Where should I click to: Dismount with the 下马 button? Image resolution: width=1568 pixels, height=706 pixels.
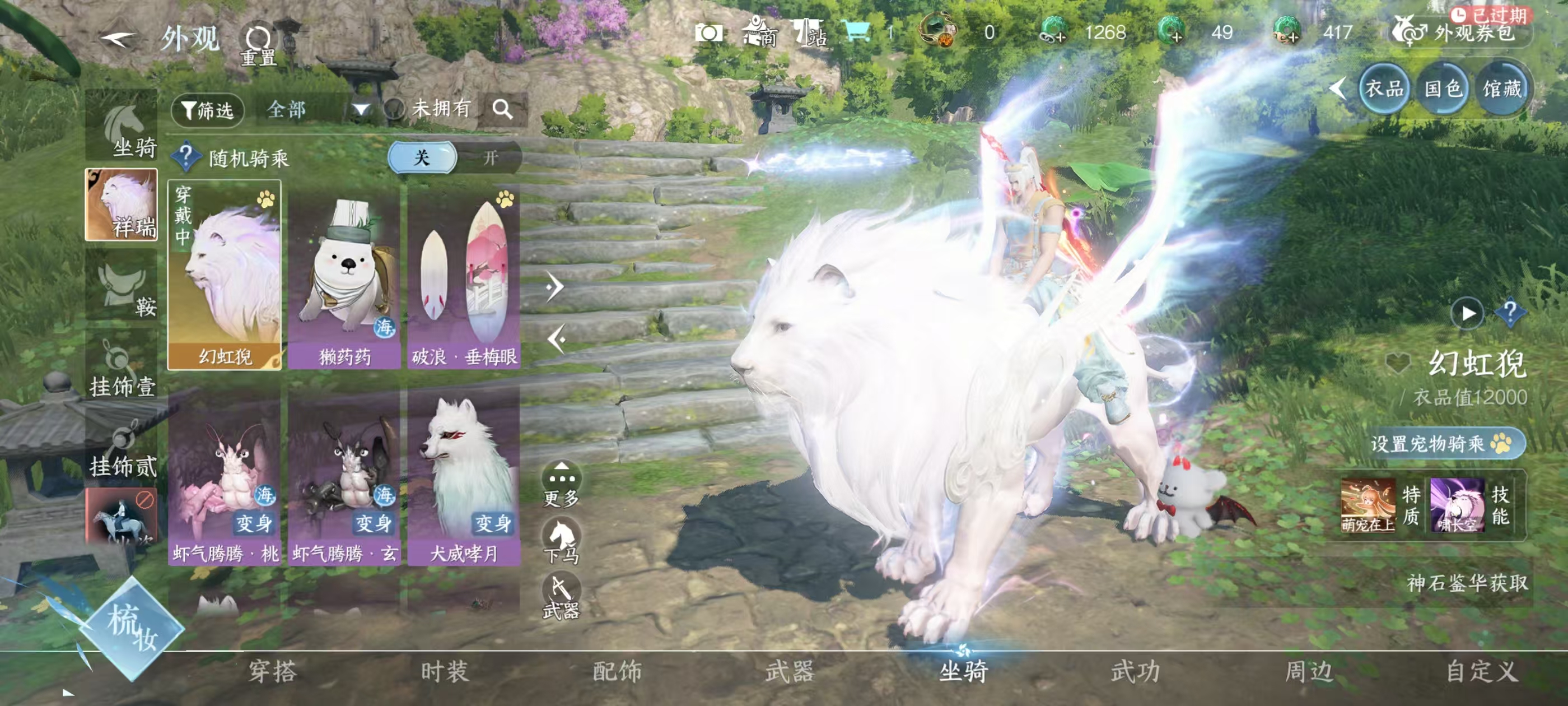pyautogui.click(x=561, y=540)
